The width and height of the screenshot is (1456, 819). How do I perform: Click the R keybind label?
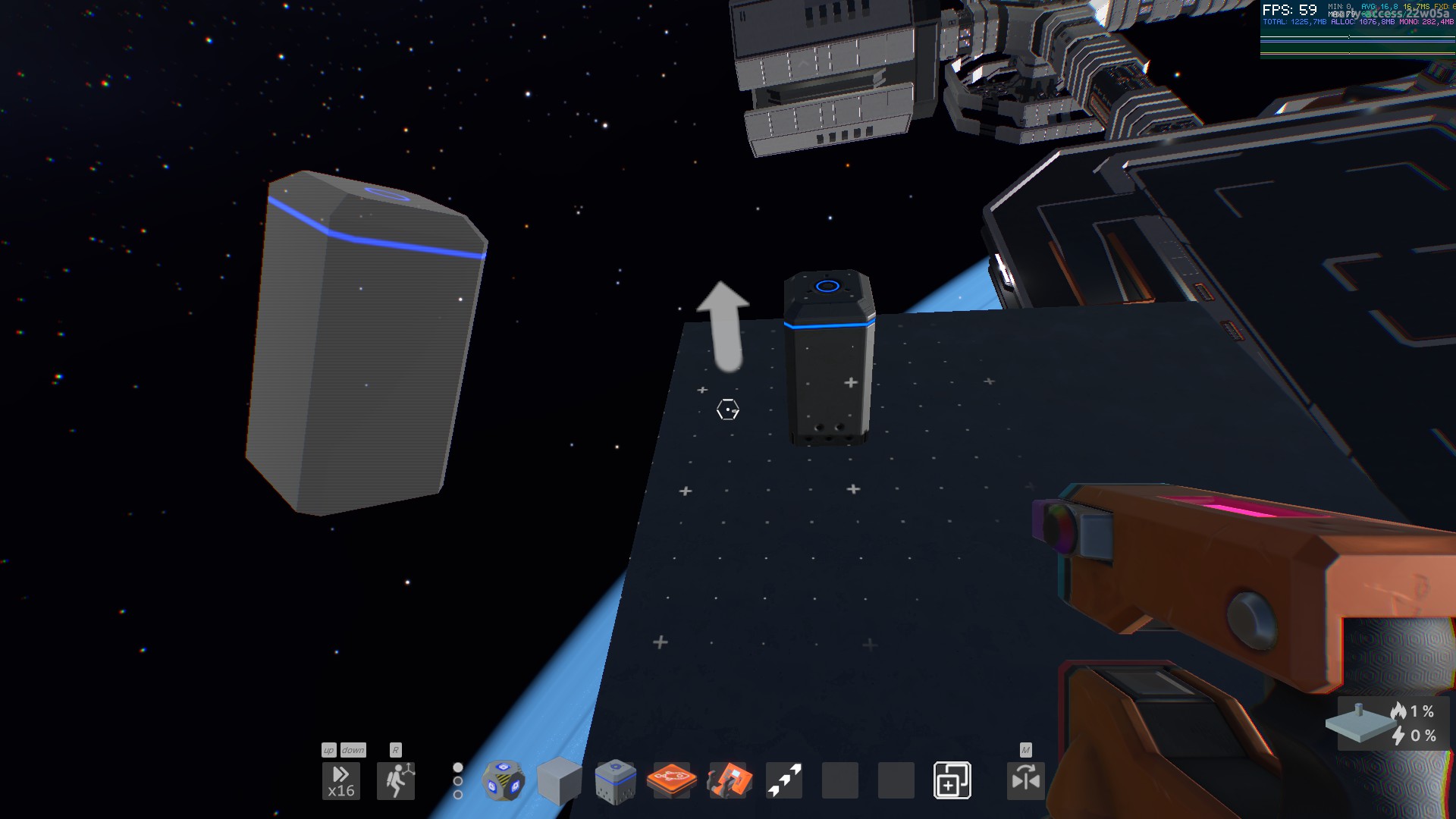[394, 750]
